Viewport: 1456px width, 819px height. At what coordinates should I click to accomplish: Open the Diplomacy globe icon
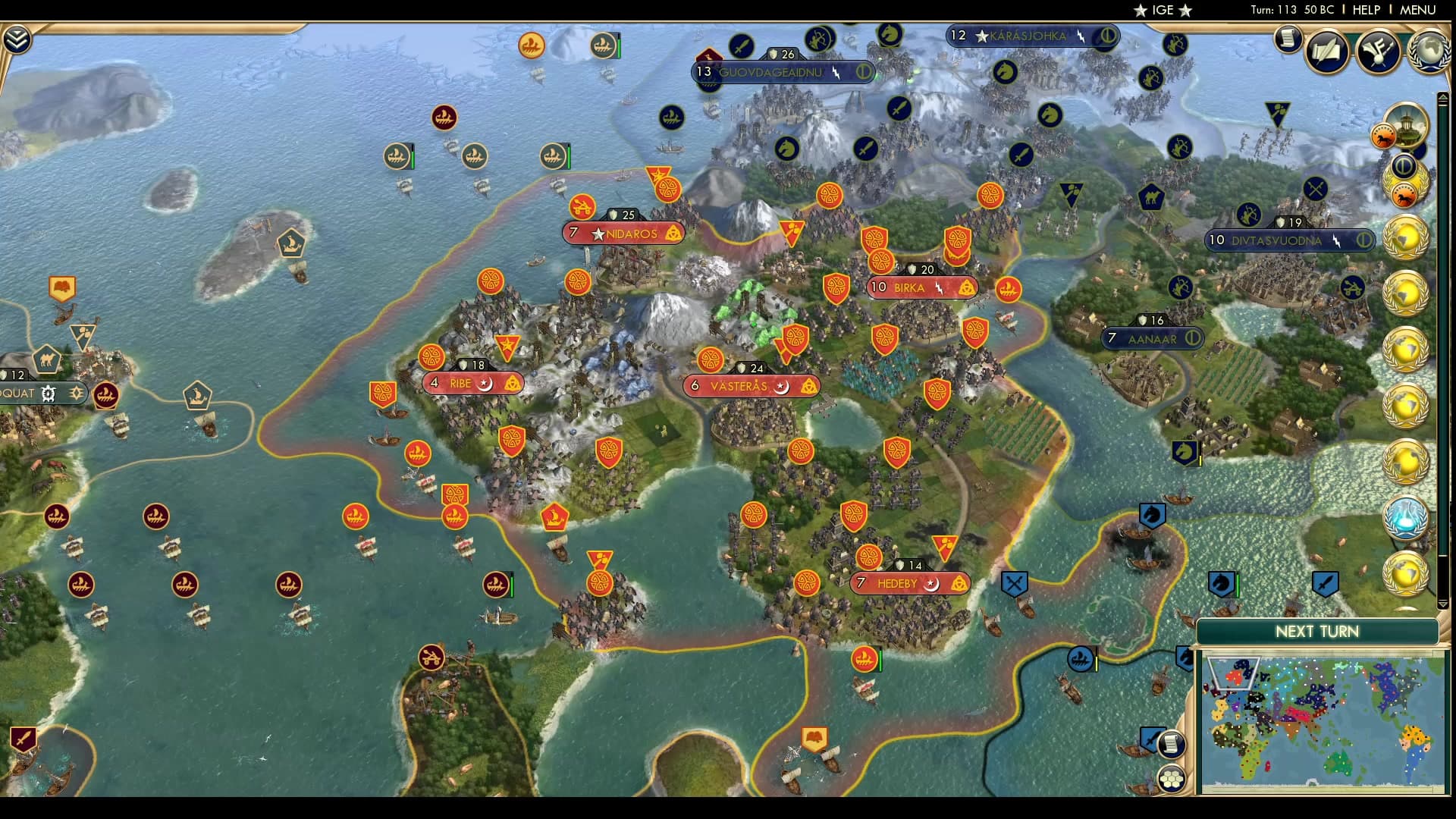click(x=1432, y=50)
